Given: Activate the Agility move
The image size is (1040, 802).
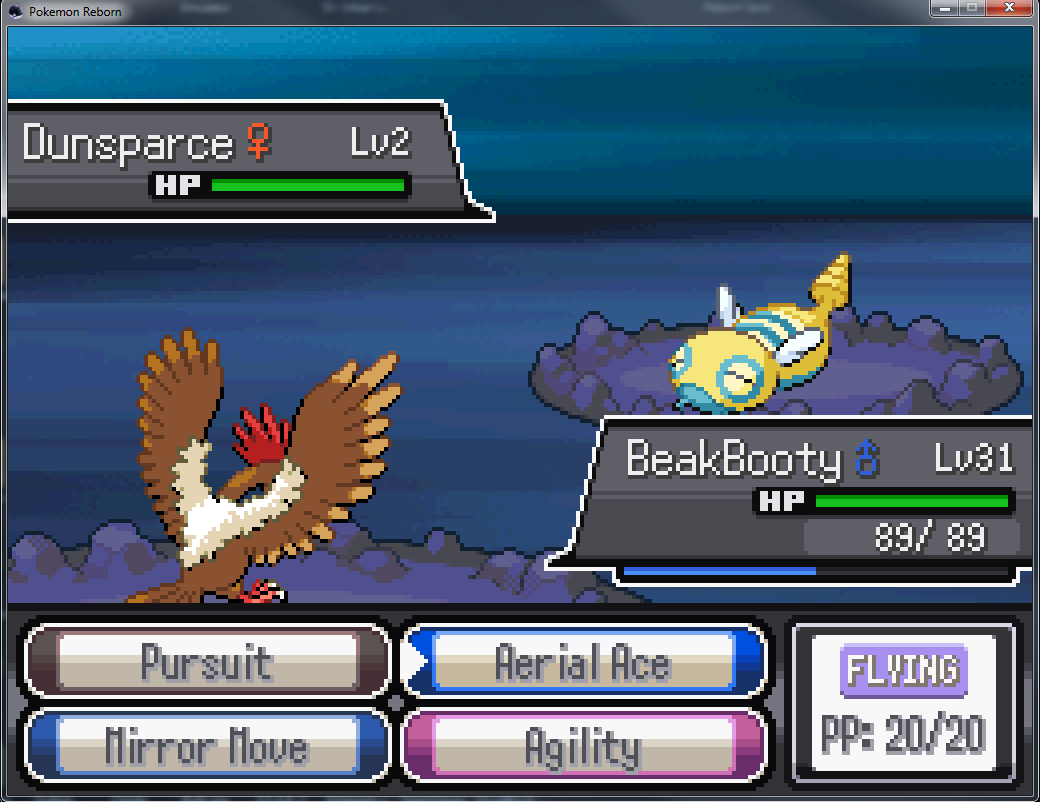Looking at the screenshot, I should click(x=583, y=746).
